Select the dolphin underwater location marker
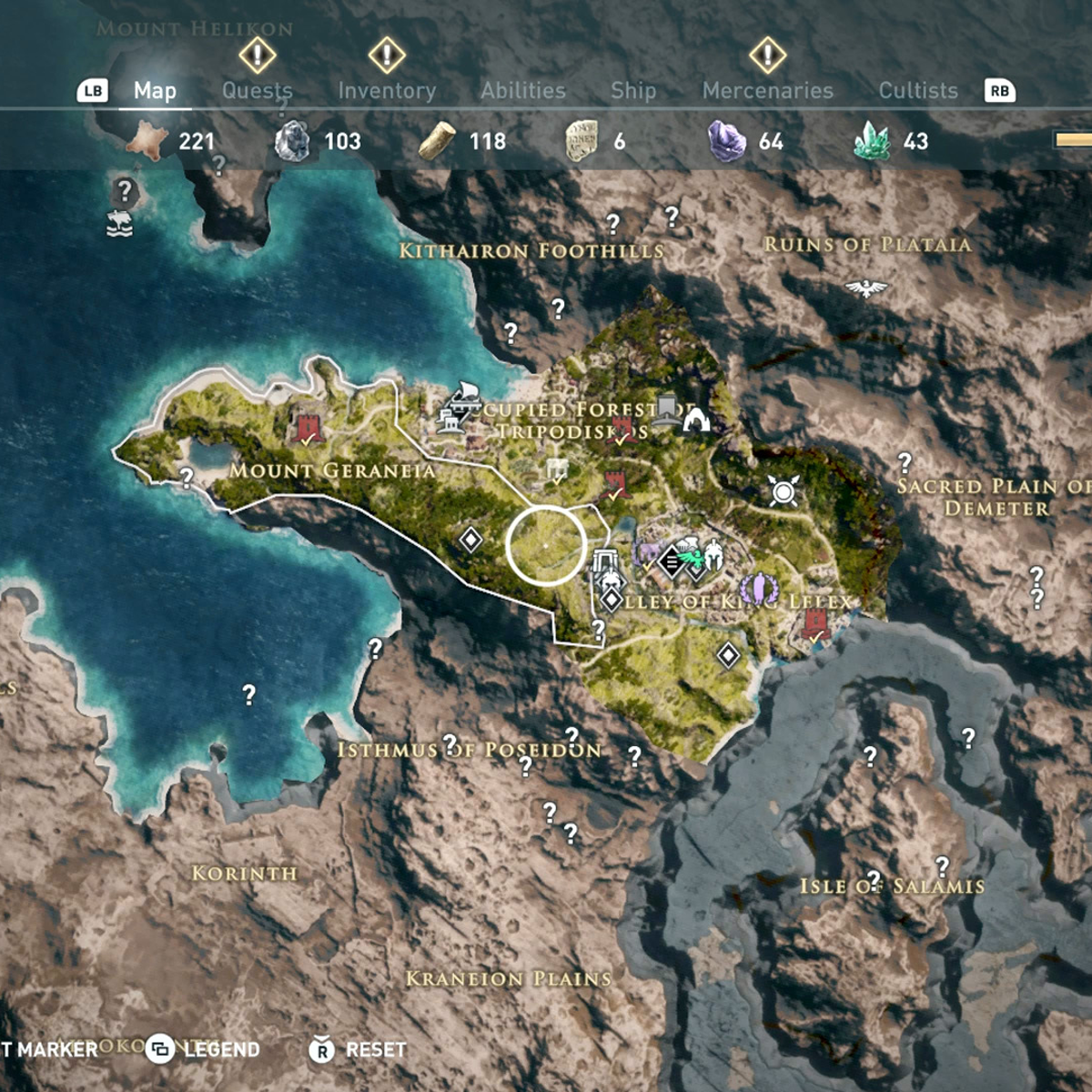Screen dimensions: 1092x1092 (x=119, y=222)
